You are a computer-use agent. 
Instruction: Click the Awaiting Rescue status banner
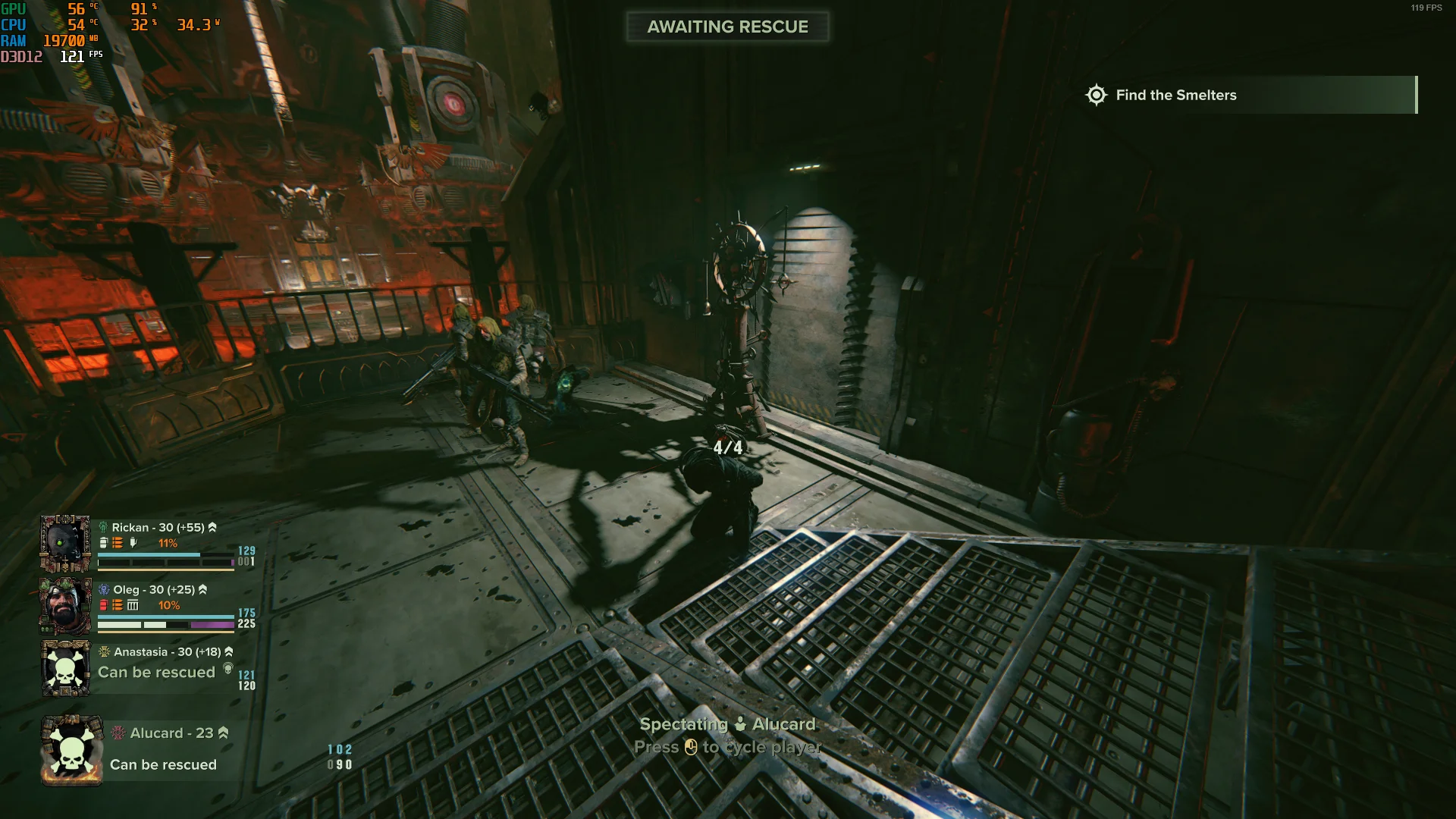pos(727,27)
